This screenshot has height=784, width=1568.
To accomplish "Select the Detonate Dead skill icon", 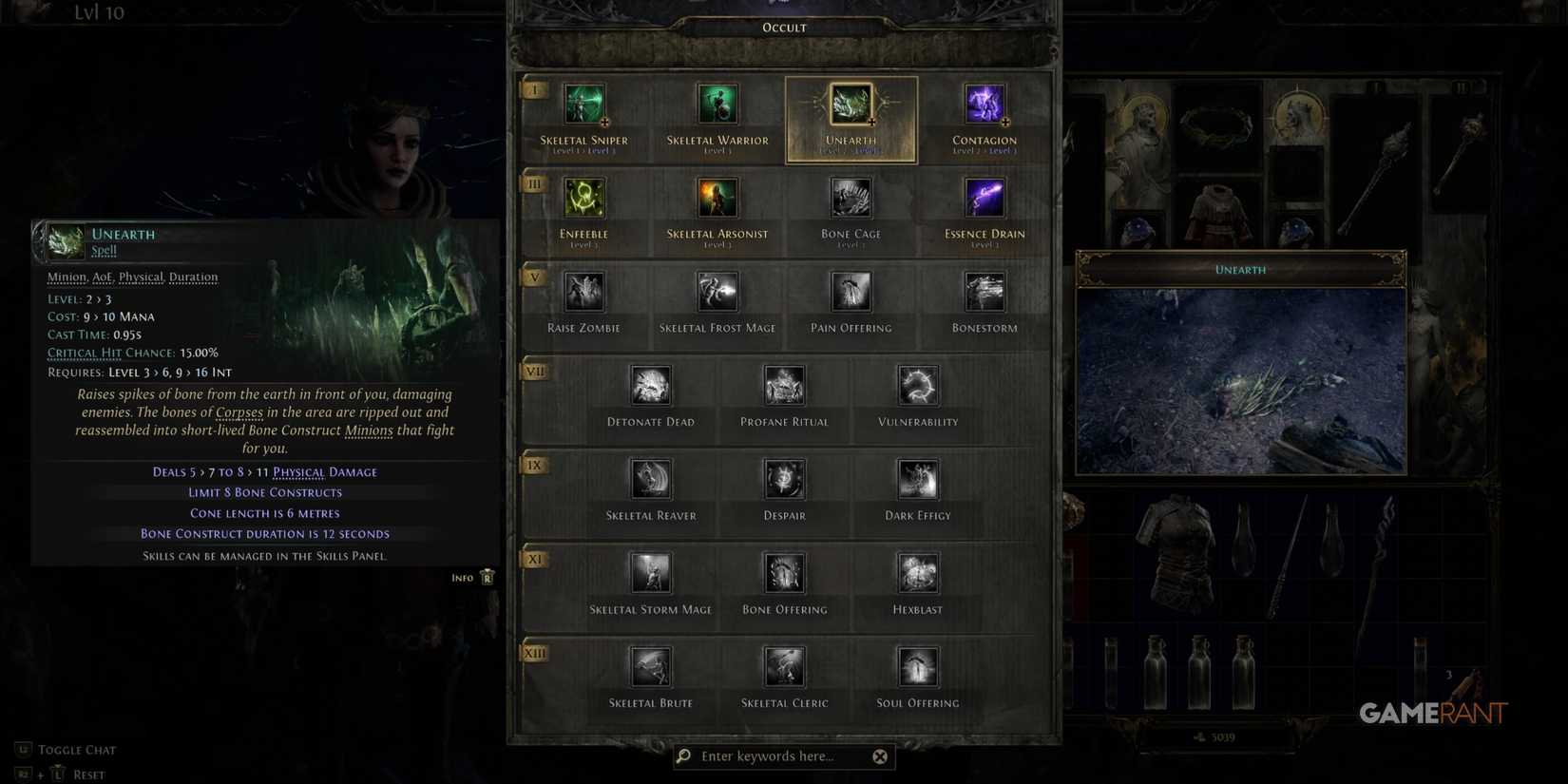I will click(x=650, y=385).
